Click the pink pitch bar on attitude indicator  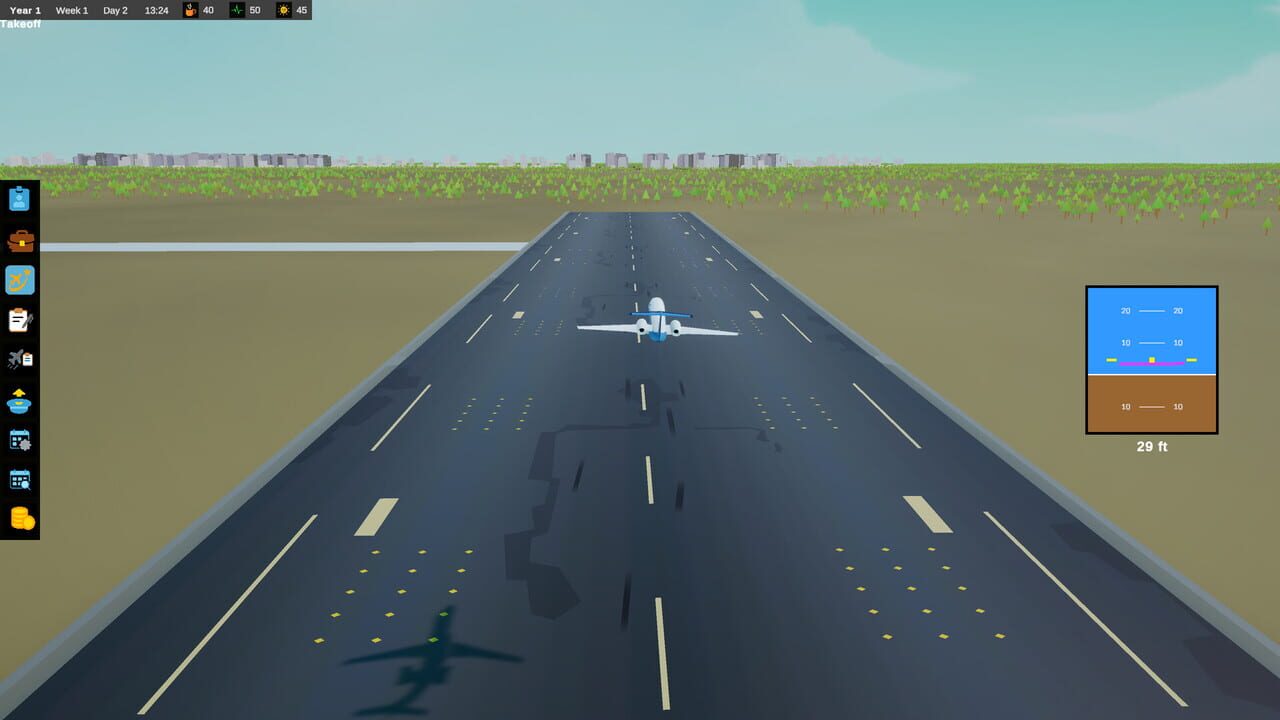click(1151, 363)
